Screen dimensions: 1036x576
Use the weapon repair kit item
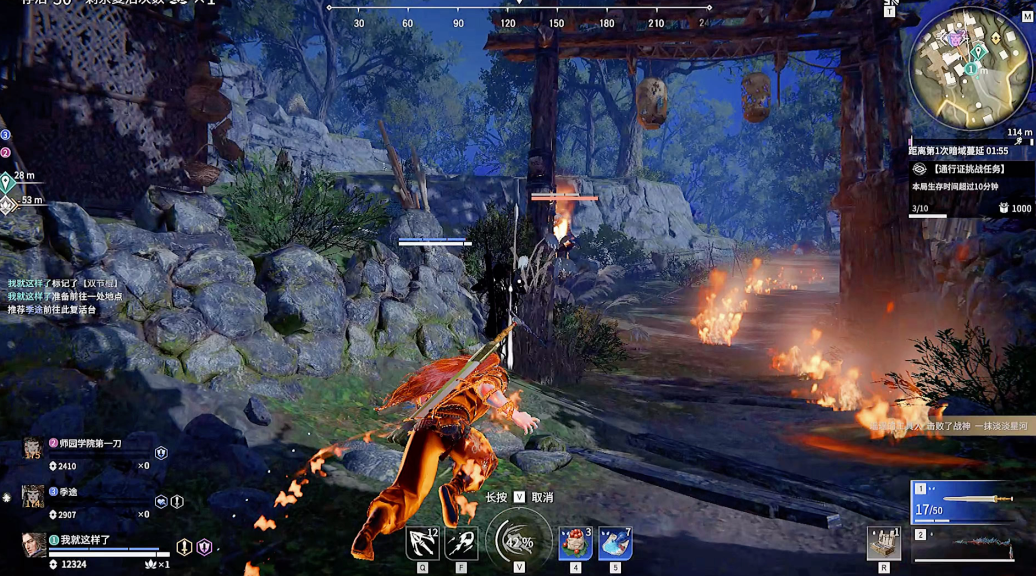tap(883, 543)
